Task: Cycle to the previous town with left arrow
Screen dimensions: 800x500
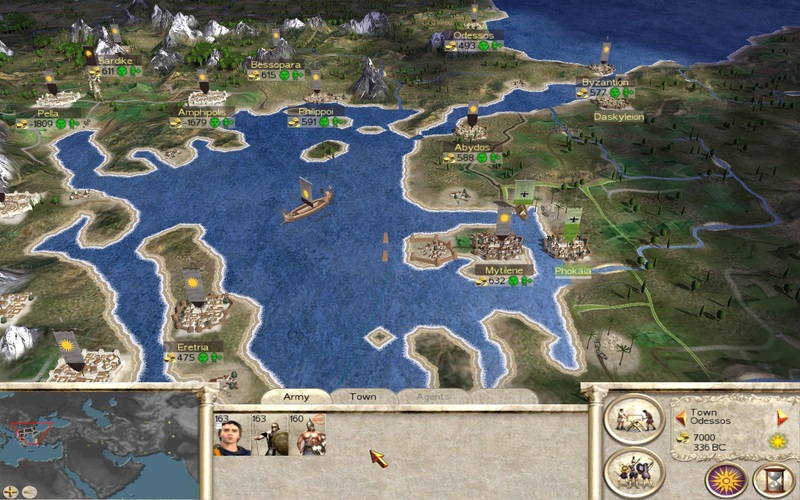Action: [x=680, y=415]
